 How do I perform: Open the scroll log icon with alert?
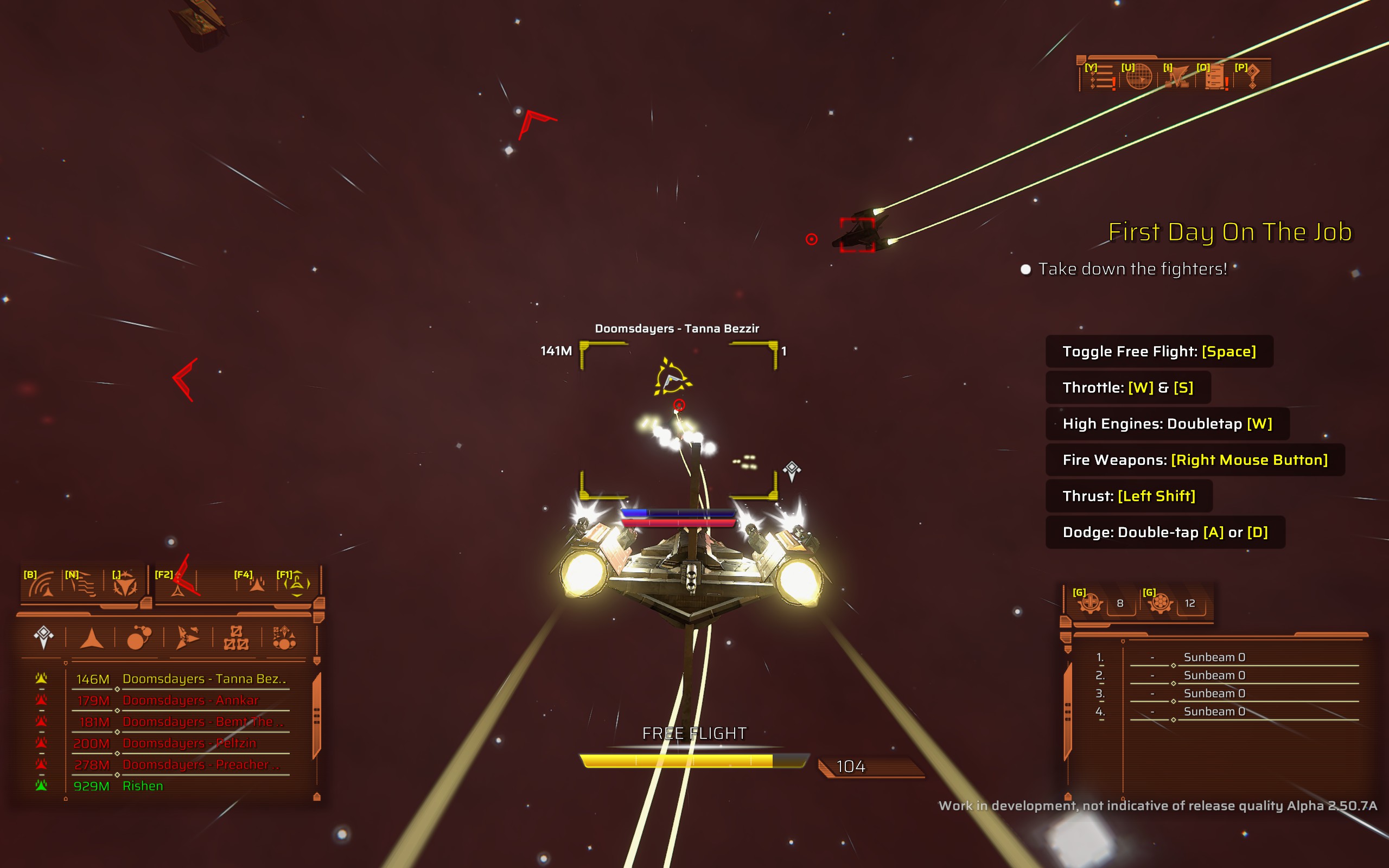pyautogui.click(x=1214, y=77)
